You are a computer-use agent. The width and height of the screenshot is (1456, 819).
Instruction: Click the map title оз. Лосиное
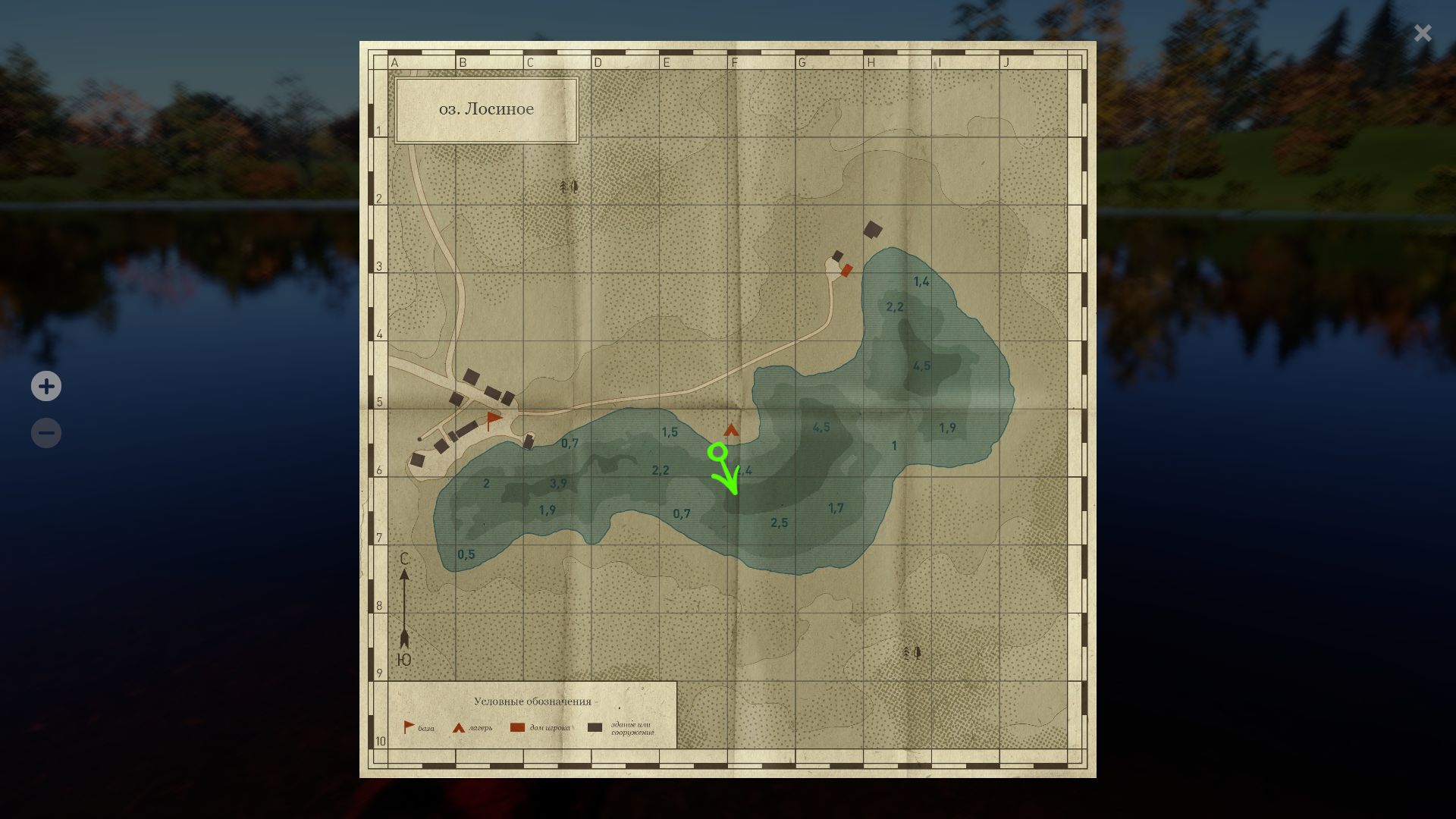click(488, 108)
